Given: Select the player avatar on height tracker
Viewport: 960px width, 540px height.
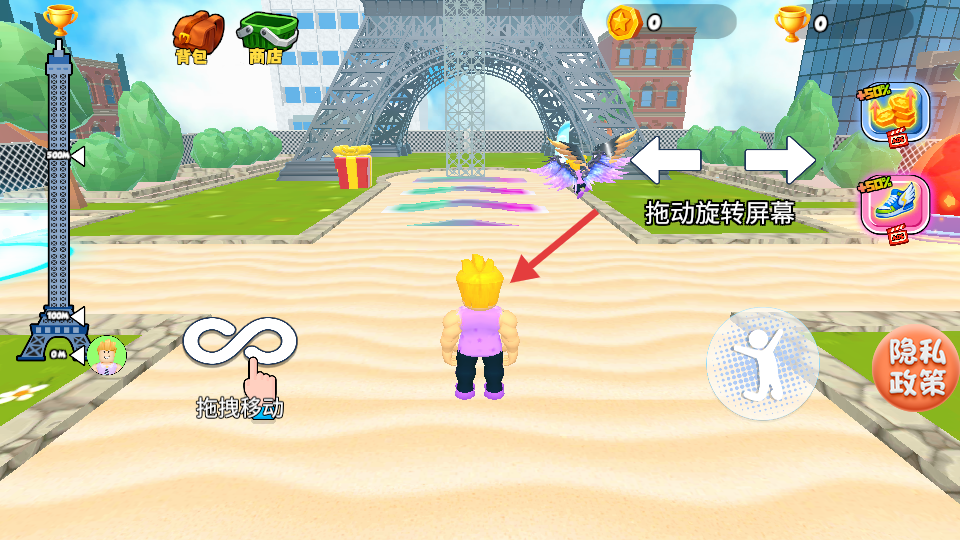Looking at the screenshot, I should [x=106, y=354].
